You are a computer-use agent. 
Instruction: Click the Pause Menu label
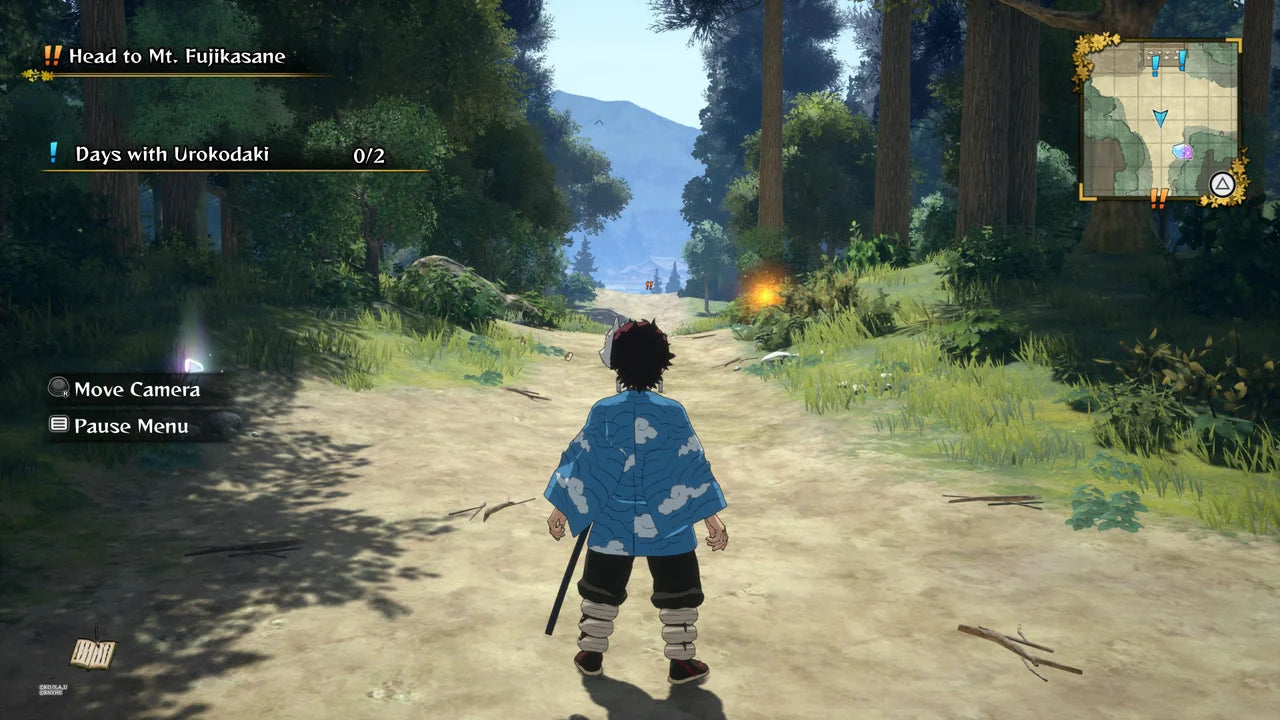[131, 426]
